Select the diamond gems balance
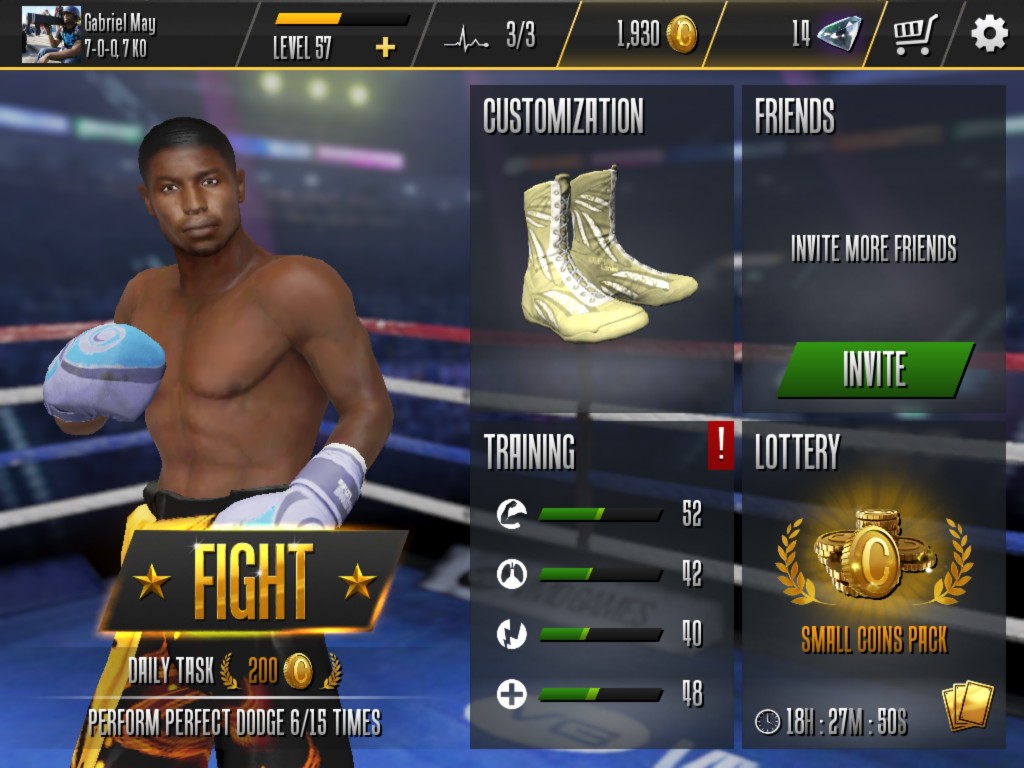The width and height of the screenshot is (1024, 768). [826, 35]
